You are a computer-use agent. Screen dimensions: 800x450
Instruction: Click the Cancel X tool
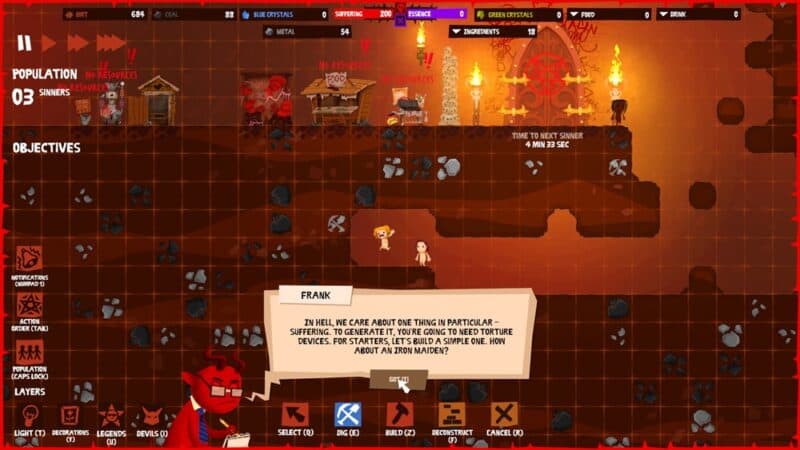504,415
